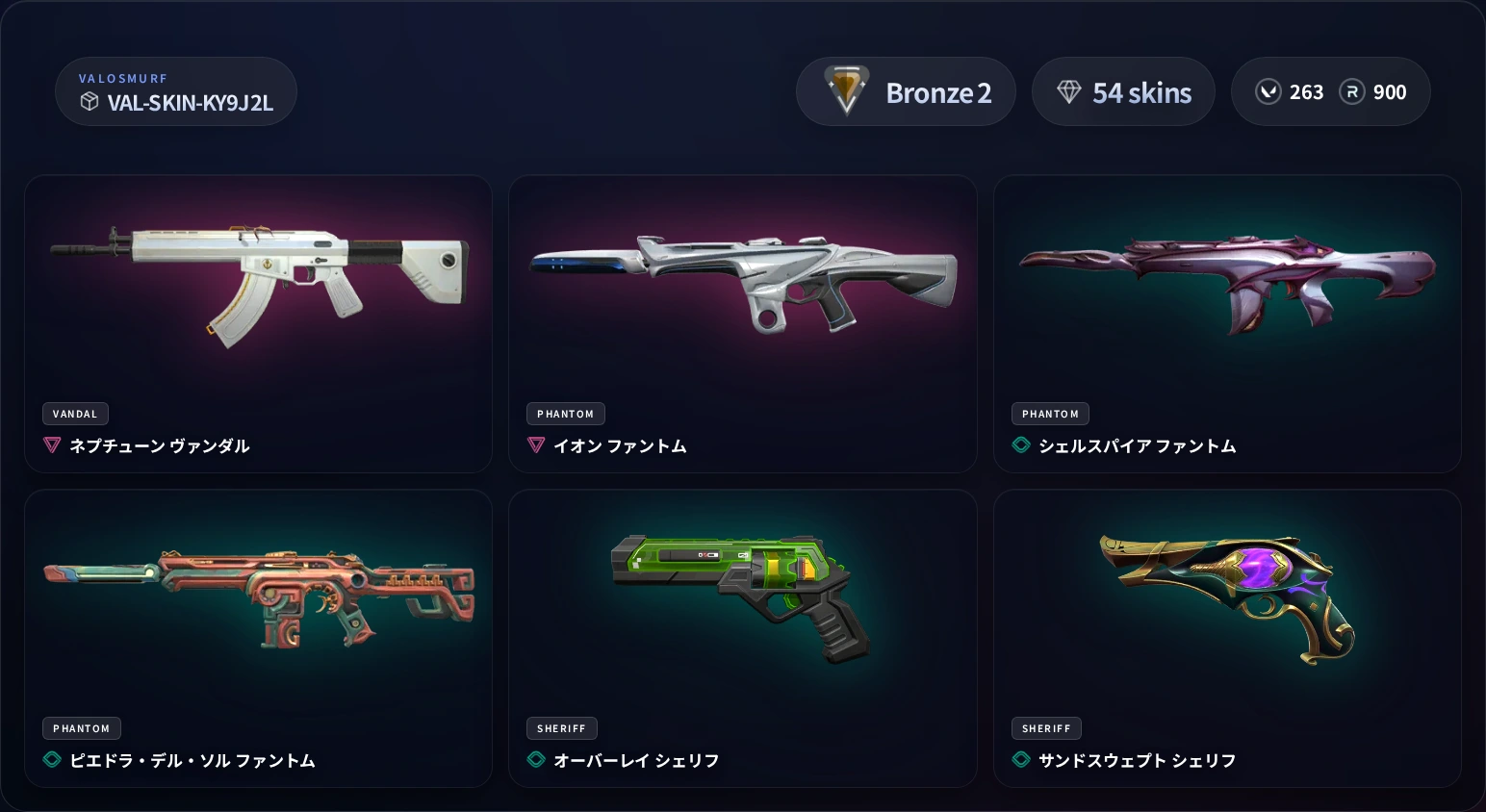Click the teal rarity gem beside ピエドラ・デル・ソル ファントム
This screenshot has width=1486, height=812.
click(51, 760)
